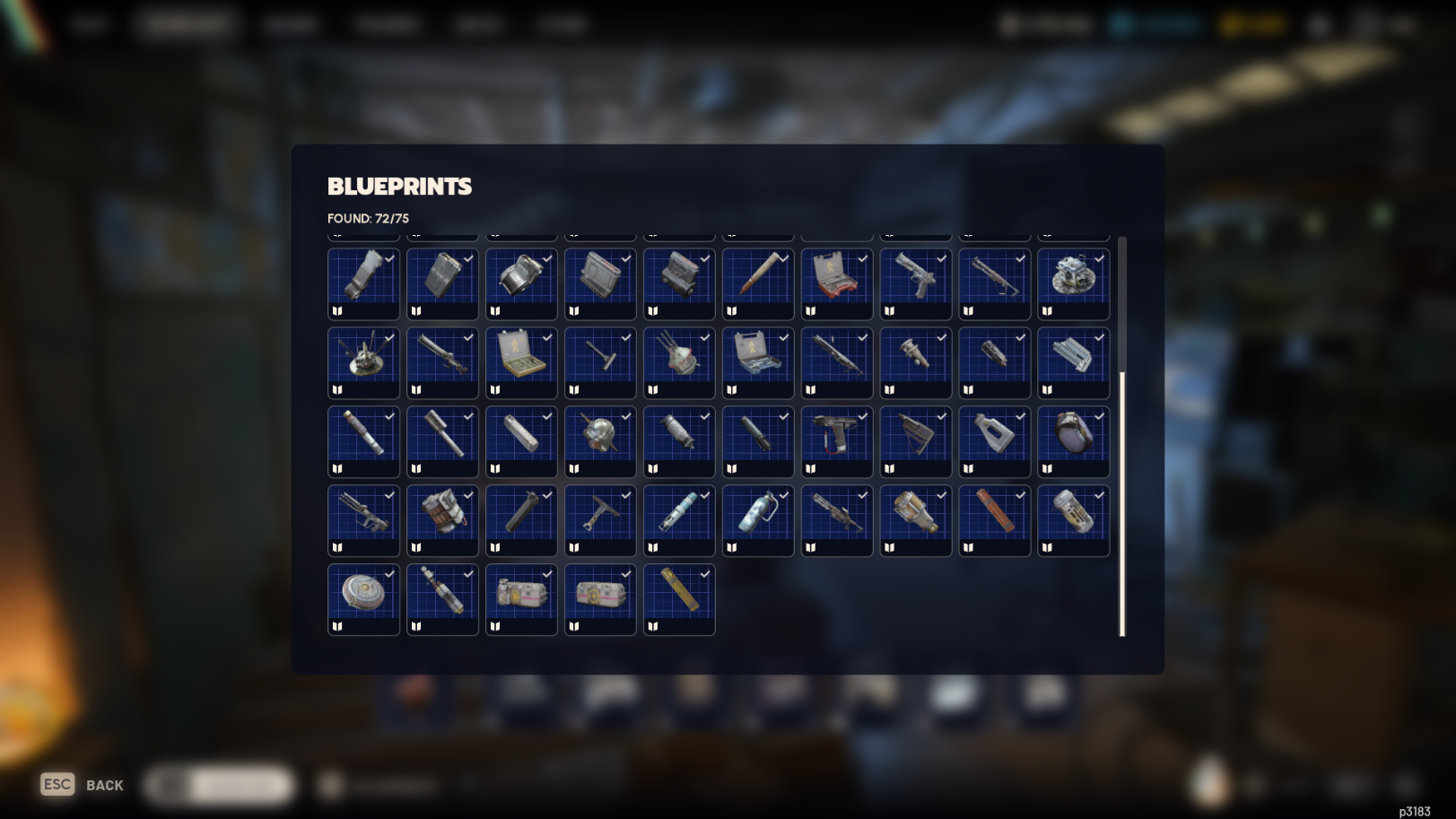Click the fire extinguisher tank blueprint

[757, 518]
